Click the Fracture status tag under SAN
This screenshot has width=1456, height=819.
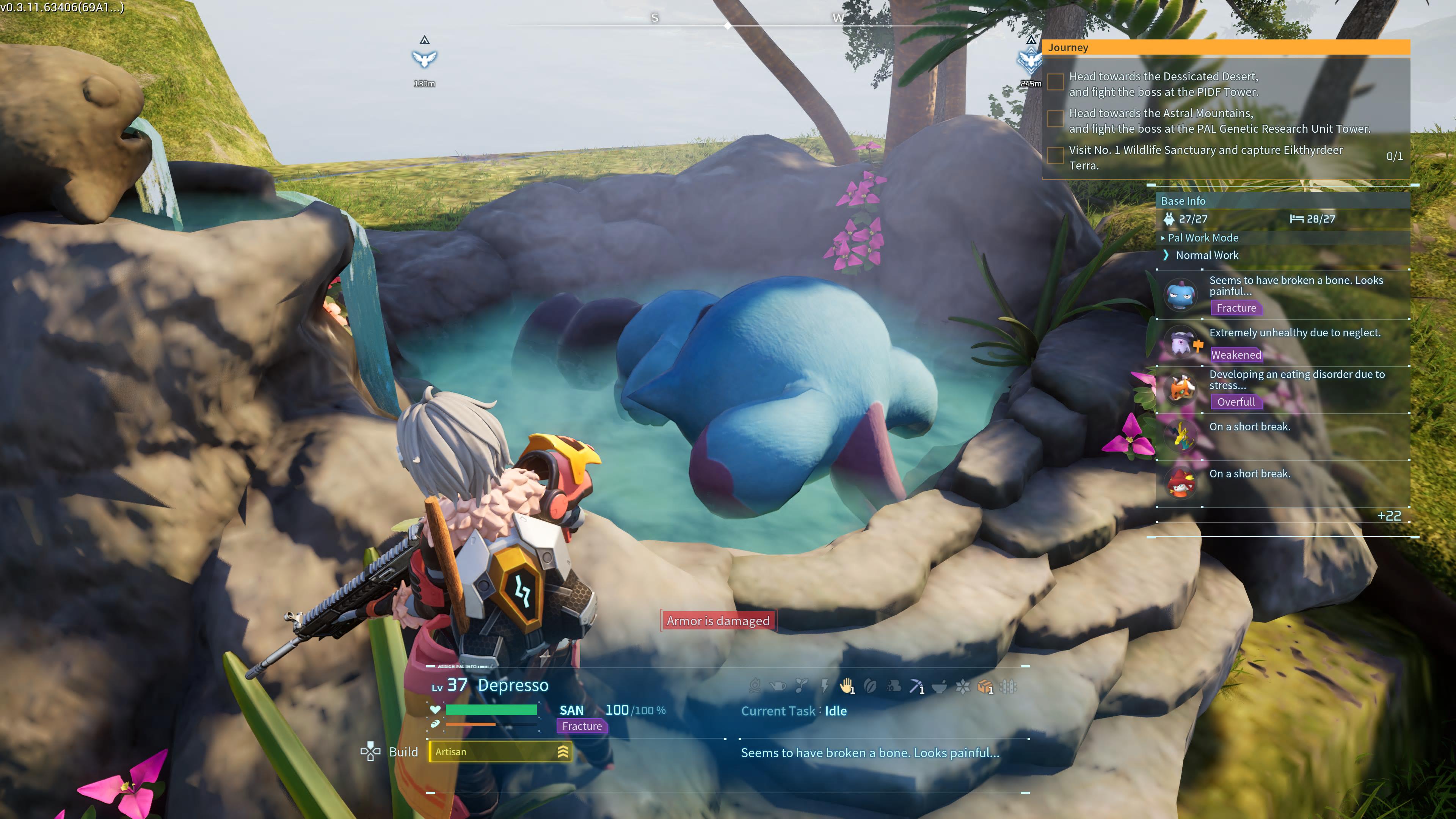[x=582, y=726]
